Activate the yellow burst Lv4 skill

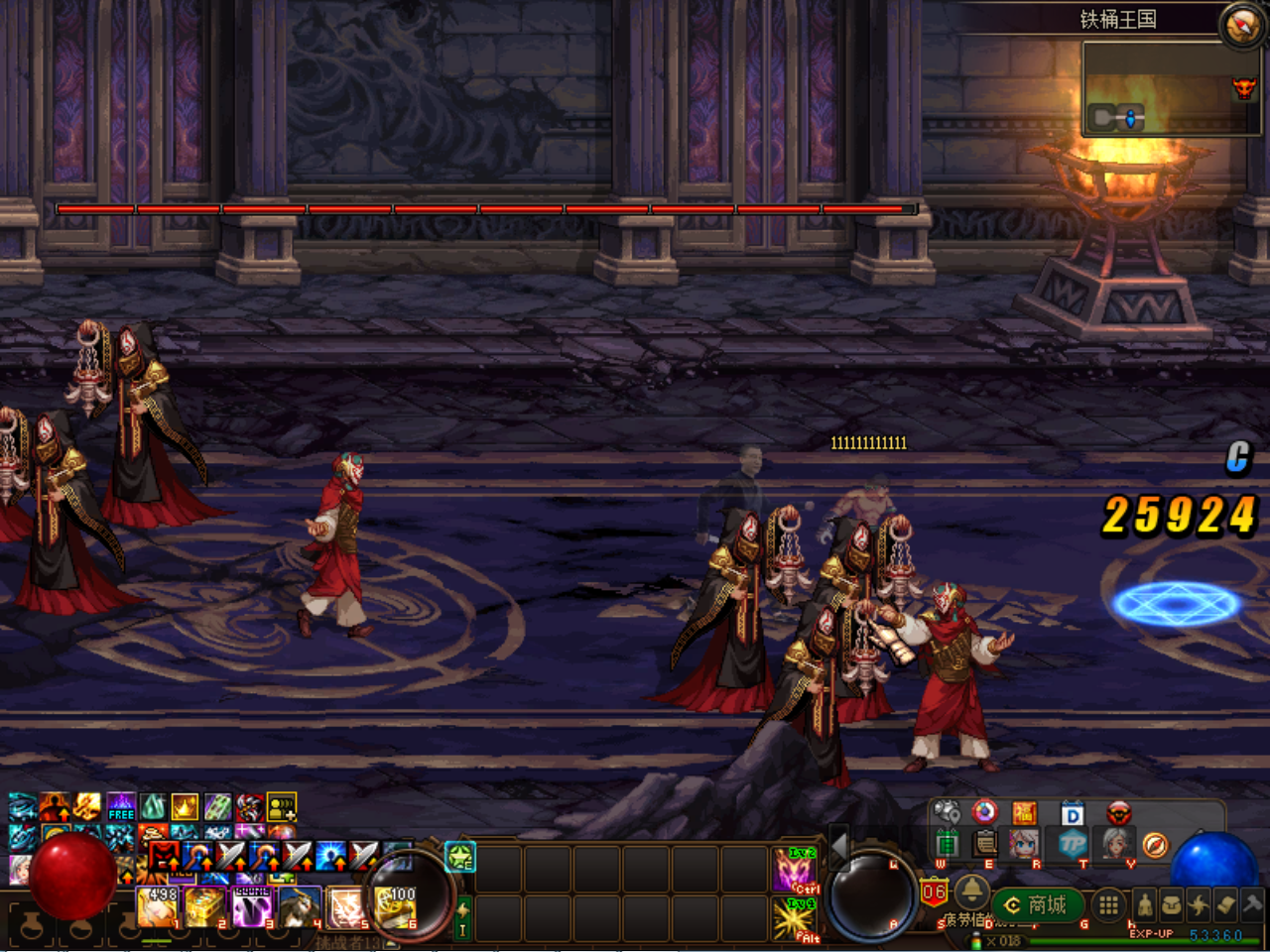796,918
